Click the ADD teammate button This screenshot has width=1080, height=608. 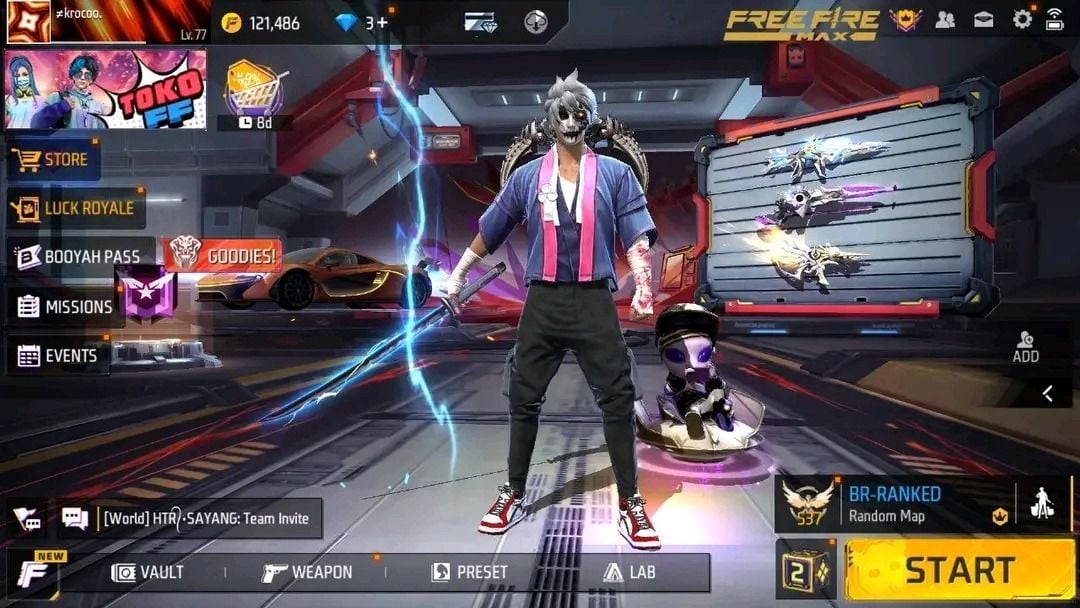(1025, 346)
